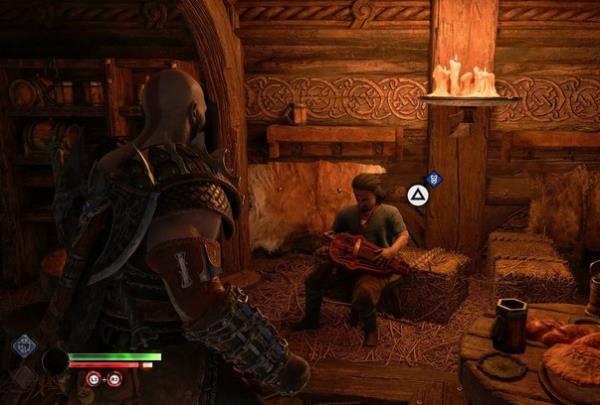Screen dimensions: 600x405
Task: Select the blue diamond shield icon in HUD
Action: click(24, 345)
